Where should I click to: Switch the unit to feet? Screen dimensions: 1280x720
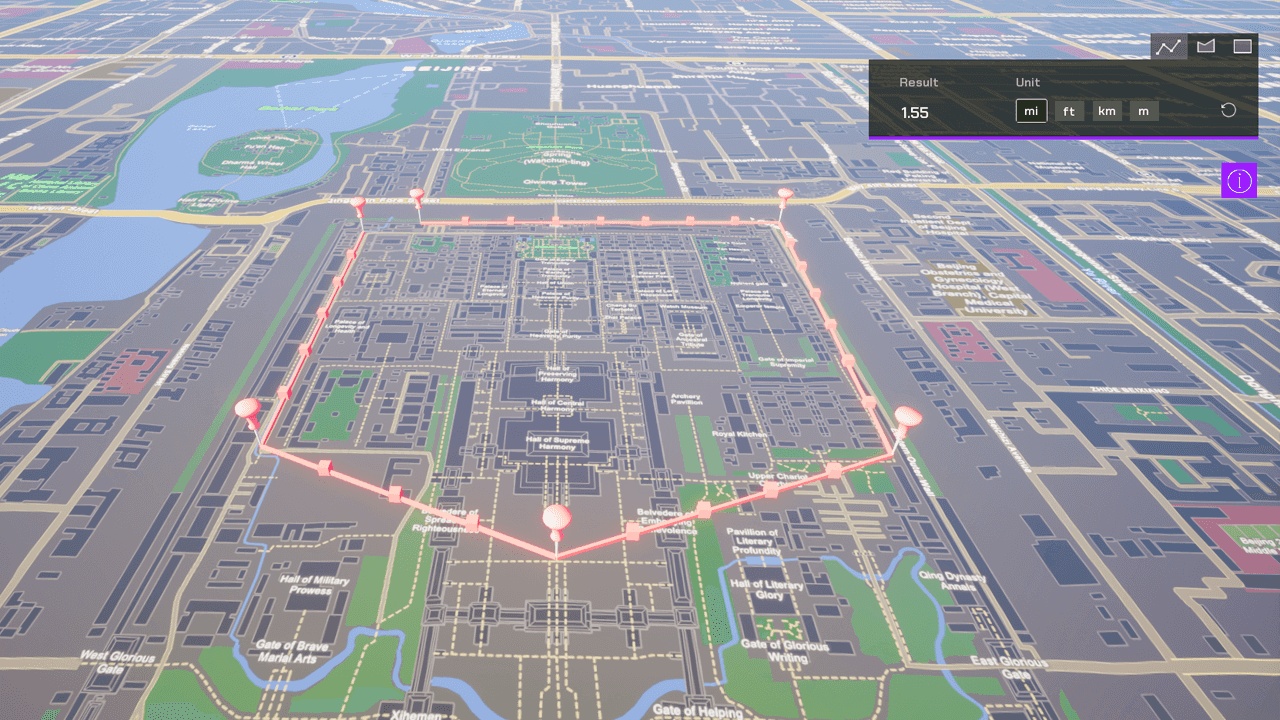click(1069, 111)
